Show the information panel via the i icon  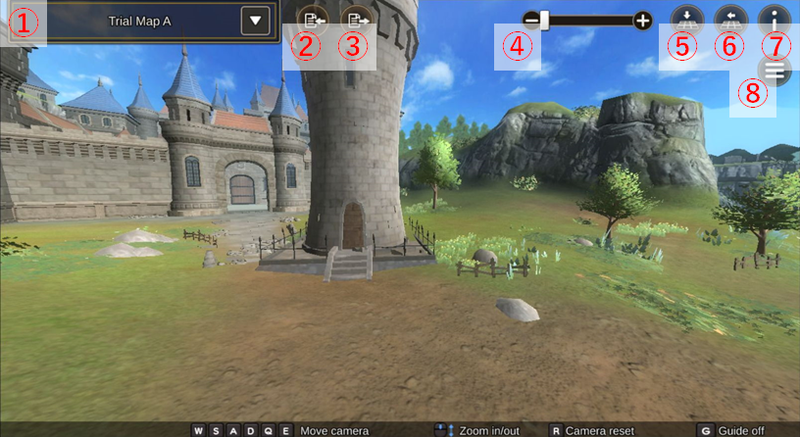click(x=774, y=19)
